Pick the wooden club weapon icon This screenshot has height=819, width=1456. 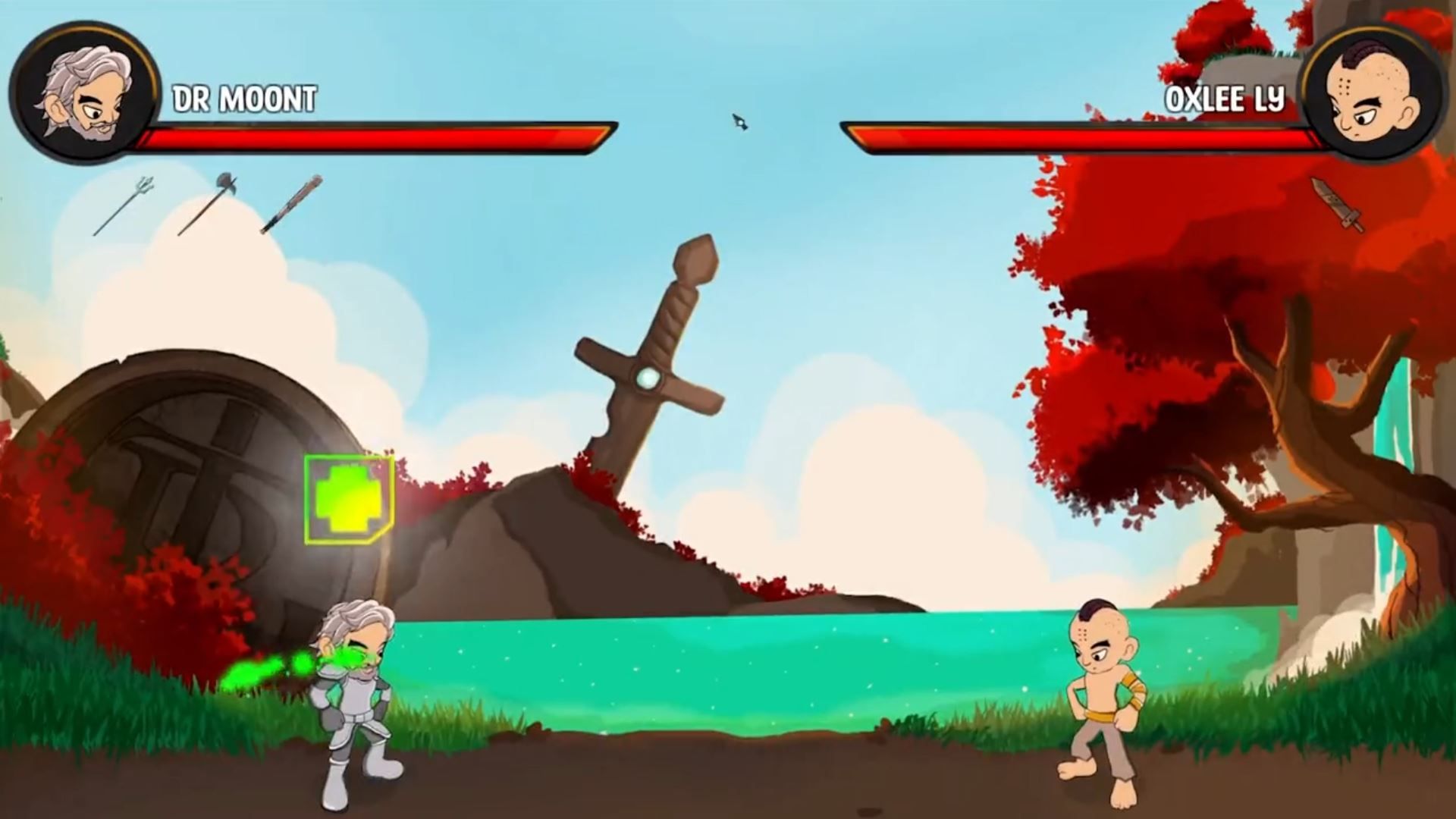pyautogui.click(x=291, y=204)
